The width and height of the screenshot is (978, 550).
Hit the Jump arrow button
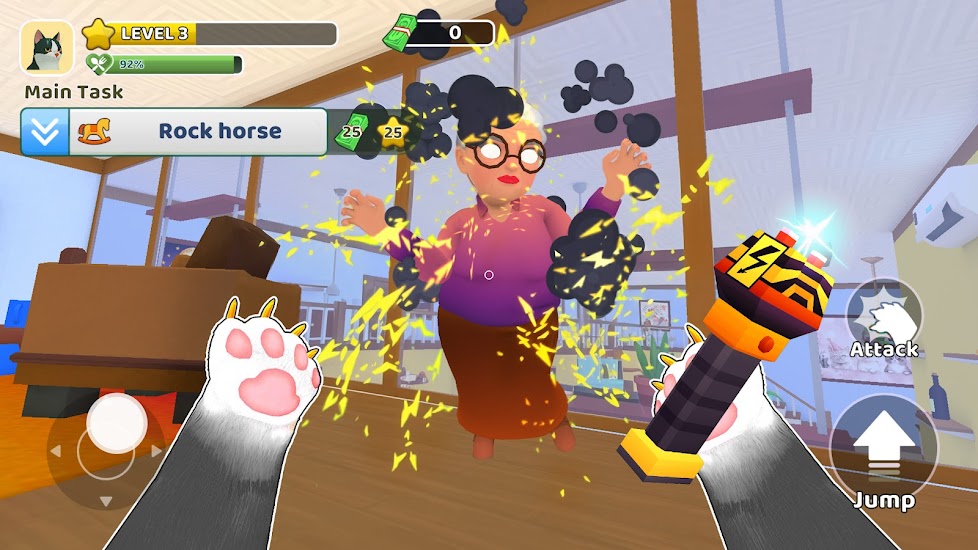click(883, 445)
